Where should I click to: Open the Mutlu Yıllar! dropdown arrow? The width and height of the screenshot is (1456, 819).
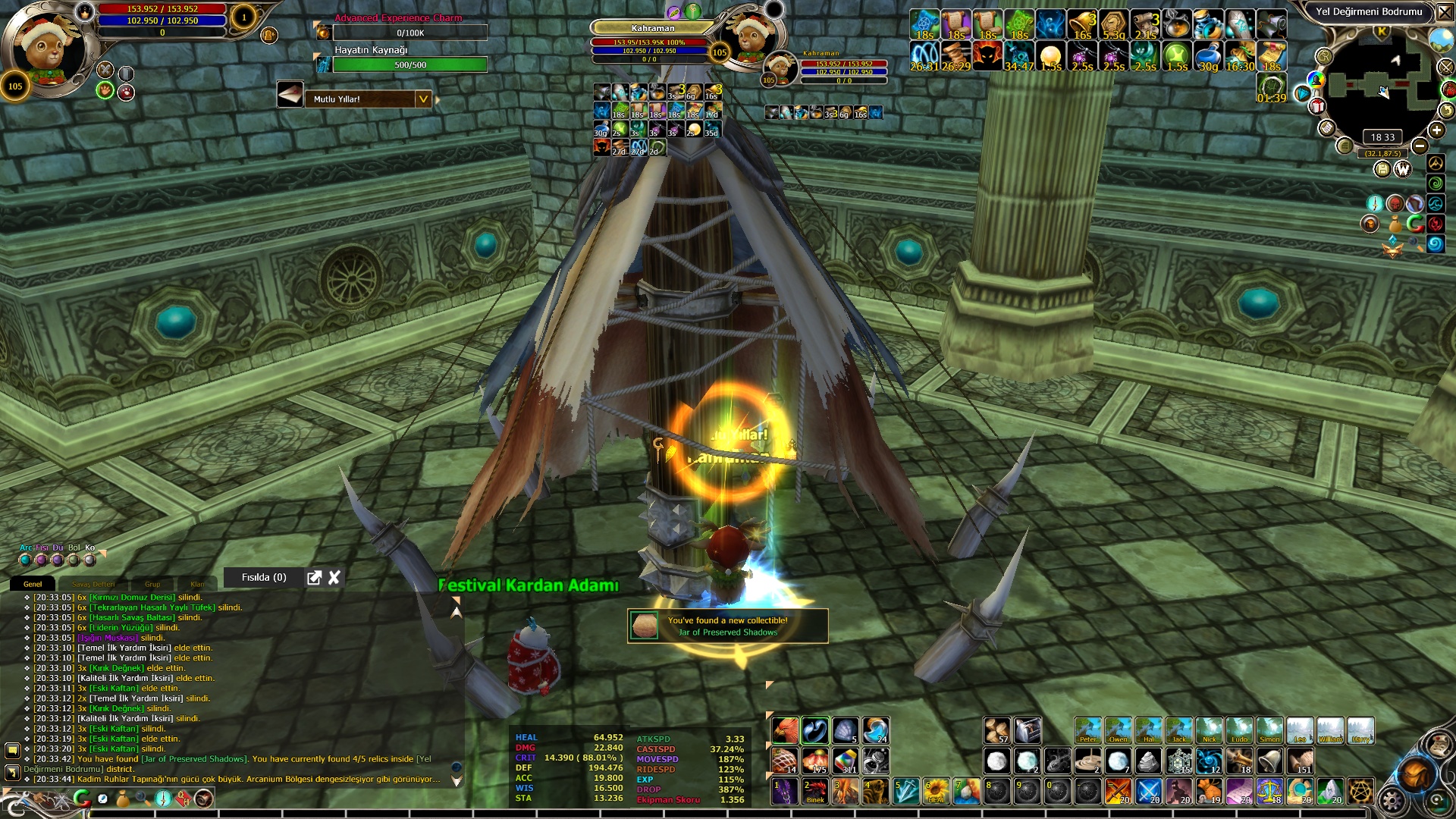pos(423,99)
